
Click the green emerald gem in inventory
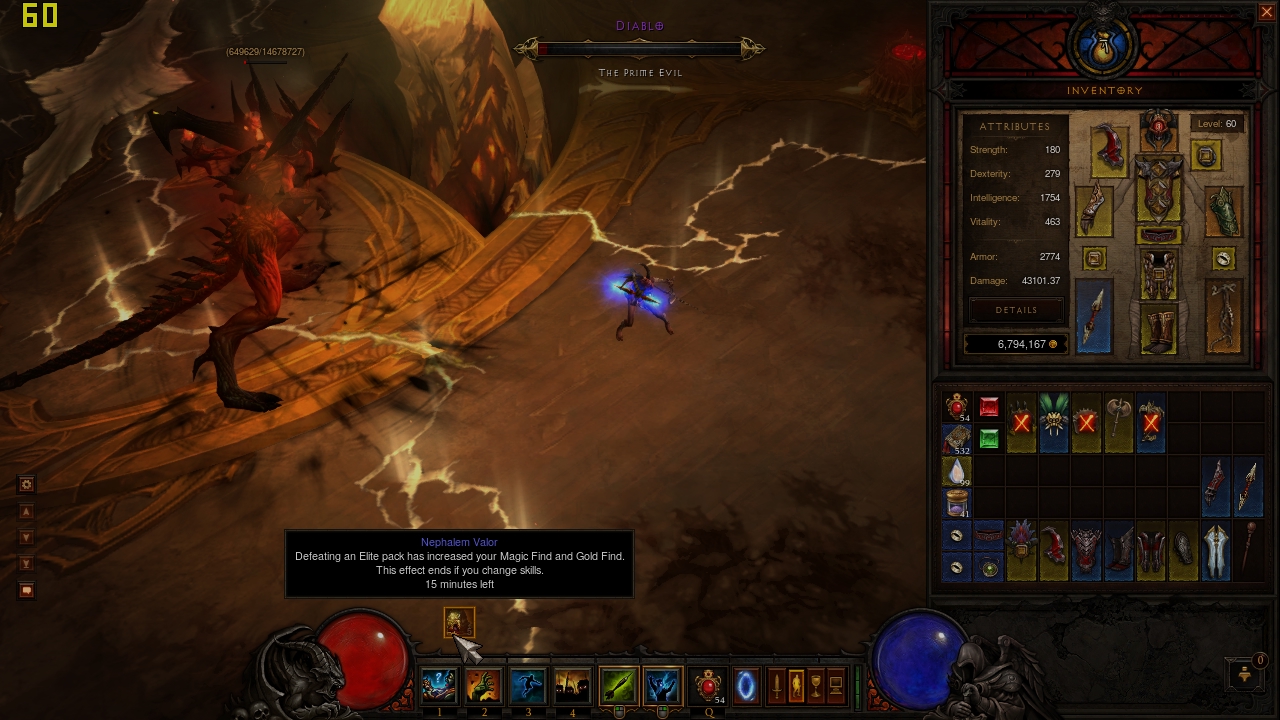pyautogui.click(x=989, y=439)
